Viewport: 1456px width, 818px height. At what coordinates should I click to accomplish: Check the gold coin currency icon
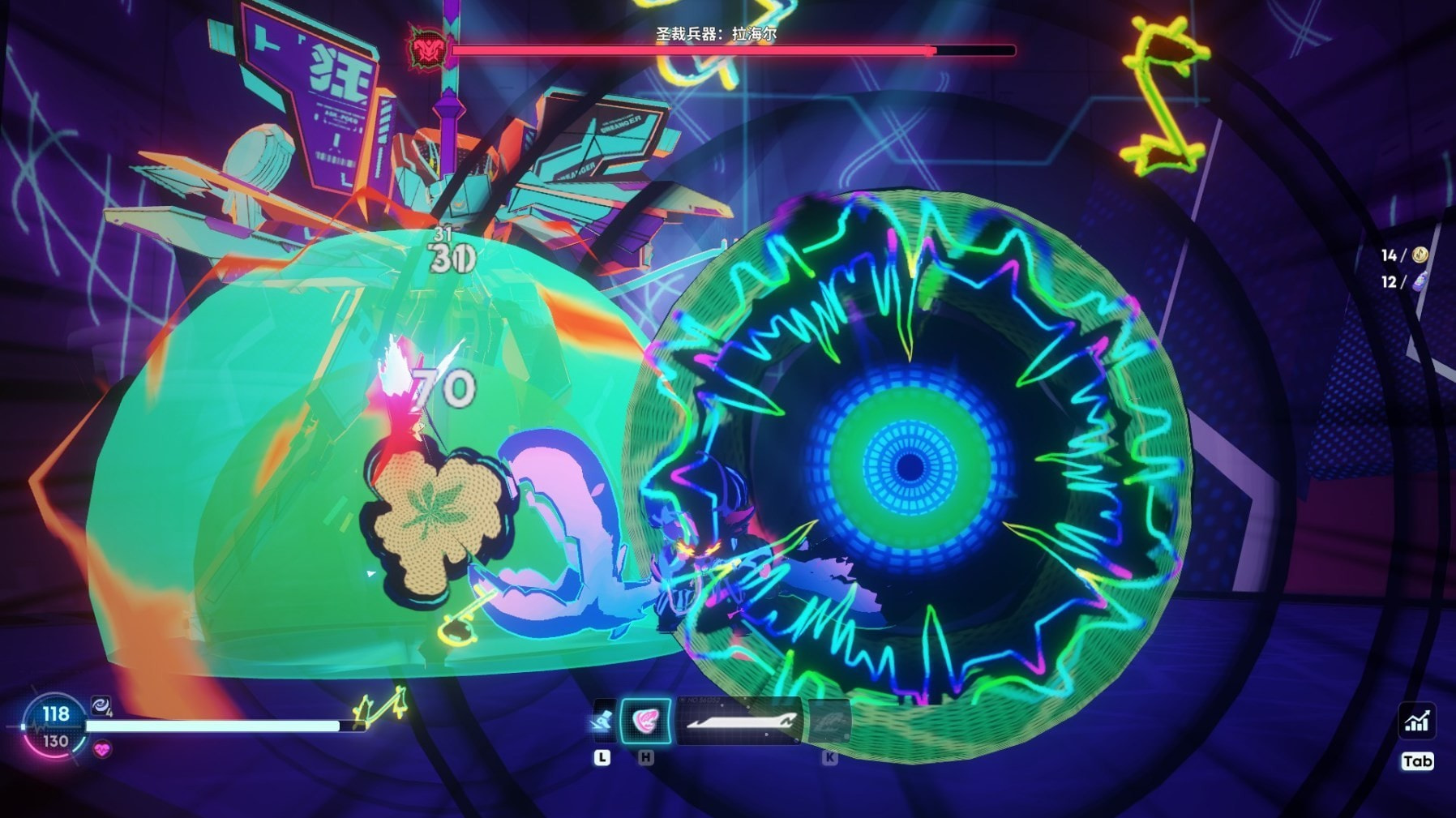1420,255
